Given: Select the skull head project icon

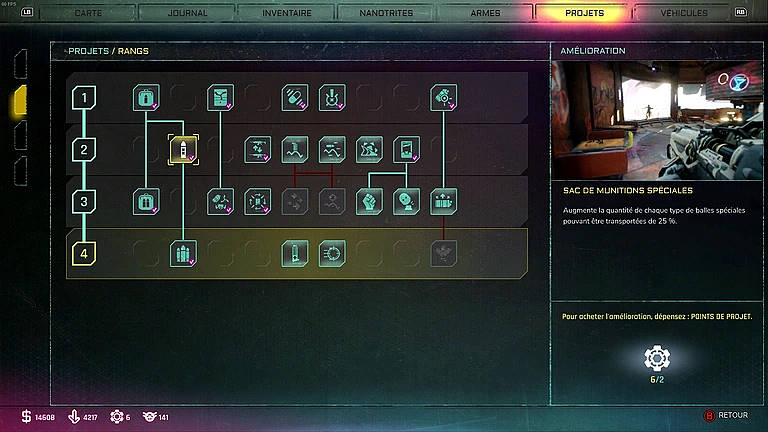Looking at the screenshot, I should [406, 202].
